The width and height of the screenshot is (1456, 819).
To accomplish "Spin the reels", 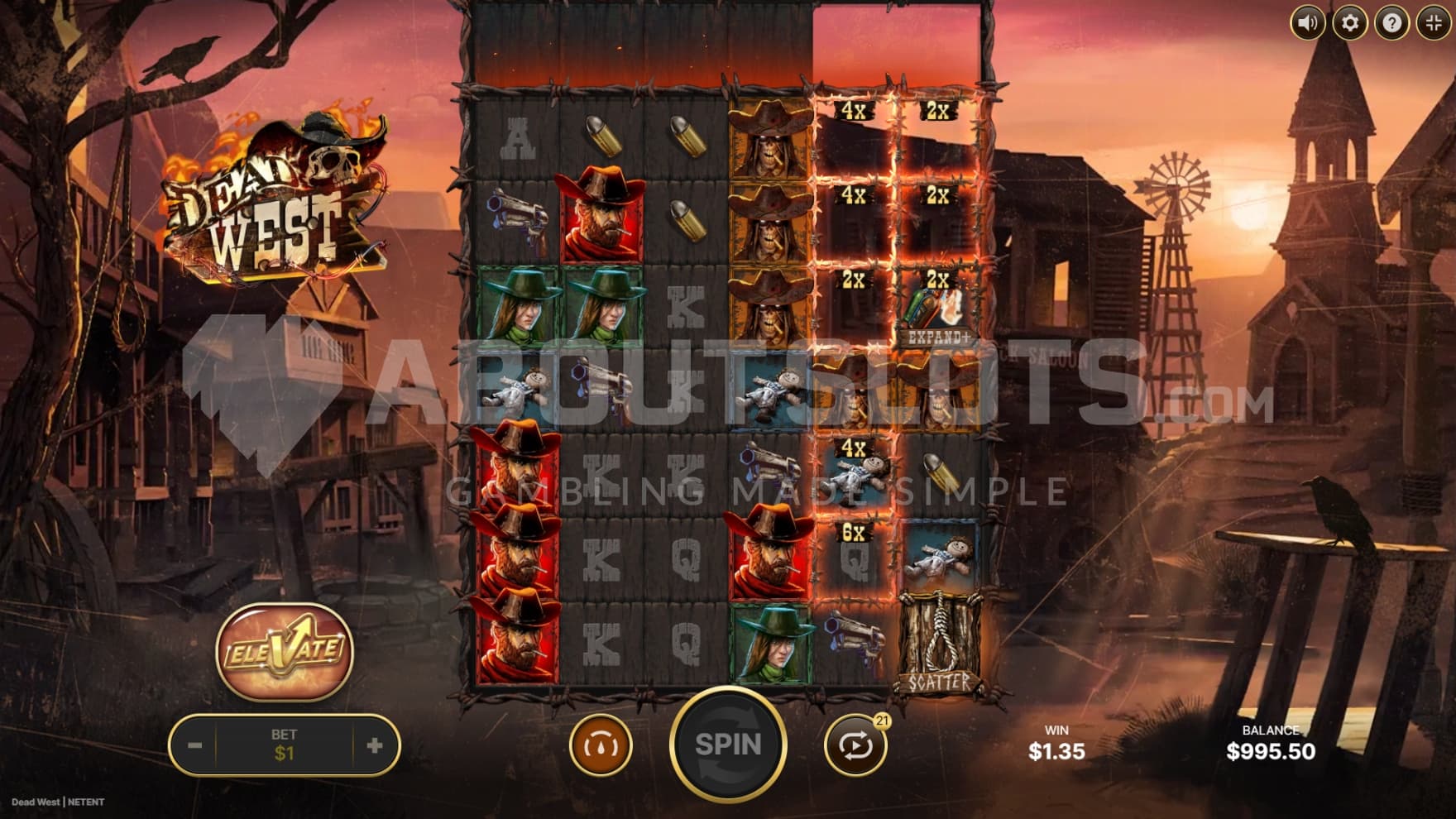I will click(727, 745).
